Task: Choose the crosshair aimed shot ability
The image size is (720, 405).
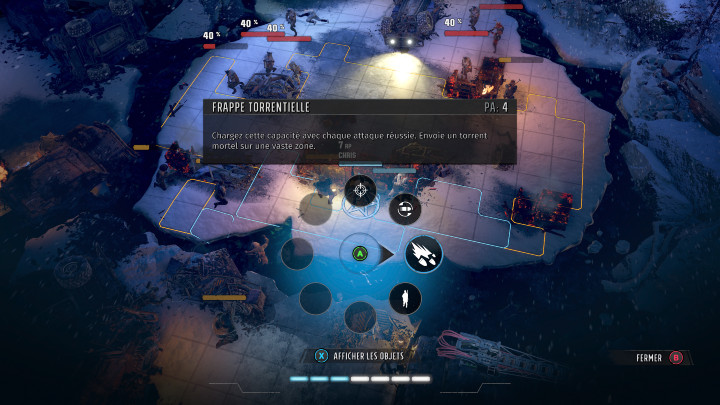Action: tap(360, 188)
